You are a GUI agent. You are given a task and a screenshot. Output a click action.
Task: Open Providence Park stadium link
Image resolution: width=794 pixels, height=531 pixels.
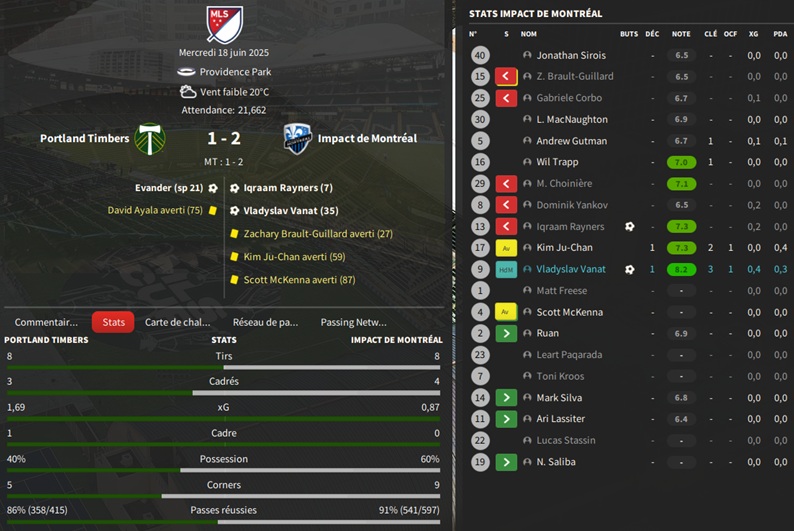(234, 72)
